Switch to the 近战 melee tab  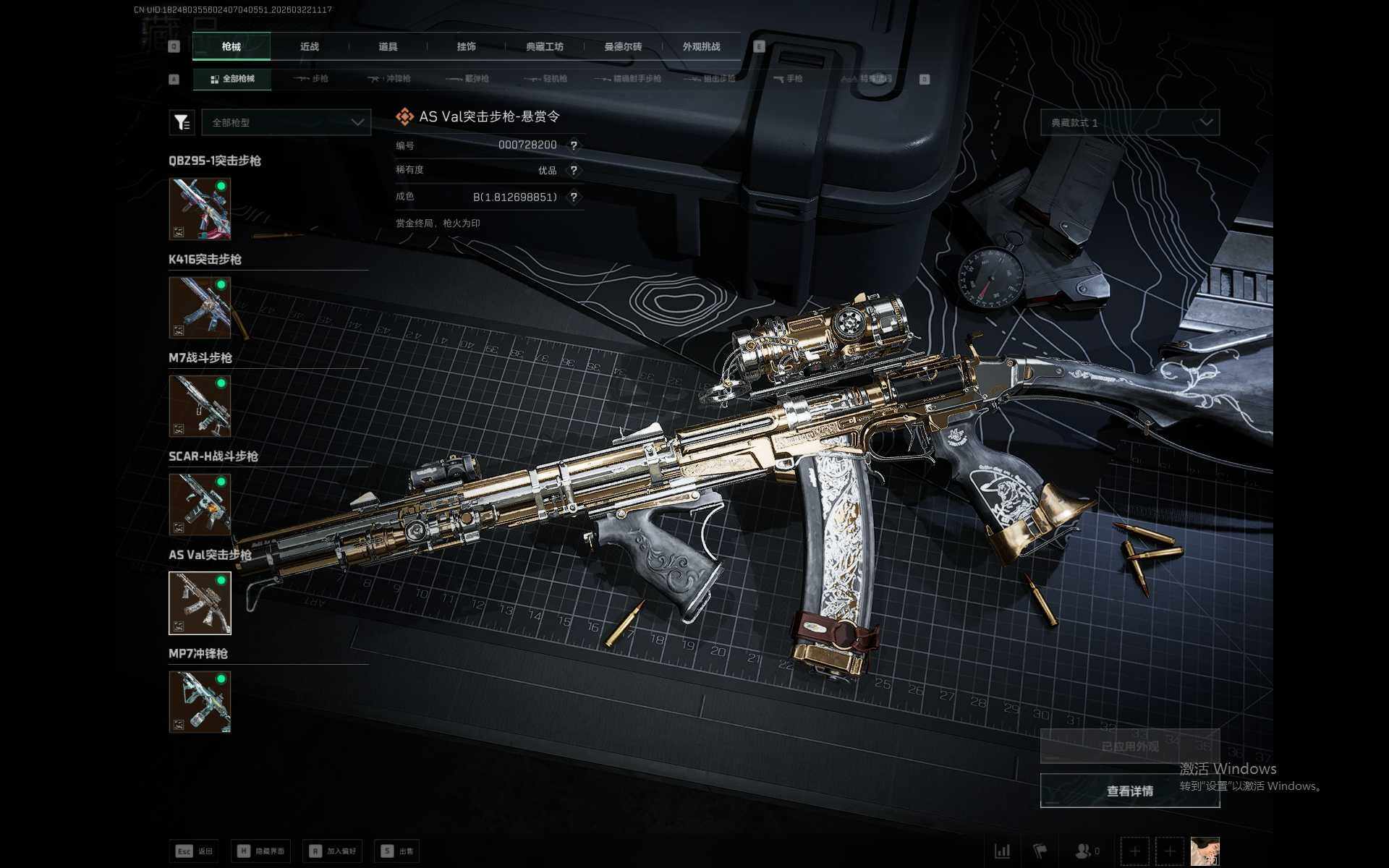310,46
